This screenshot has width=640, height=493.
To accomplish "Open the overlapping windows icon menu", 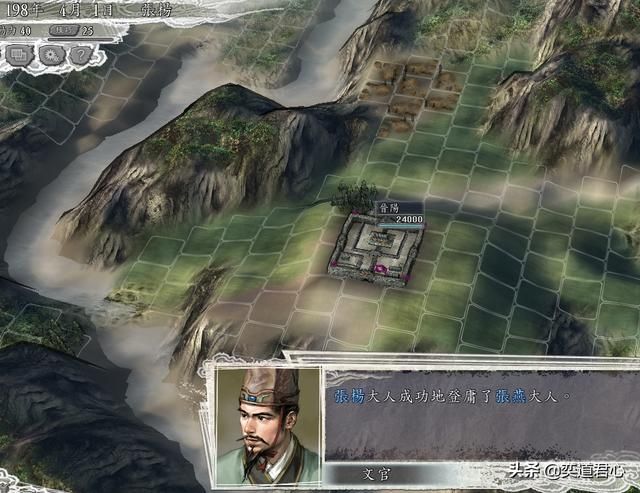I will tap(20, 52).
